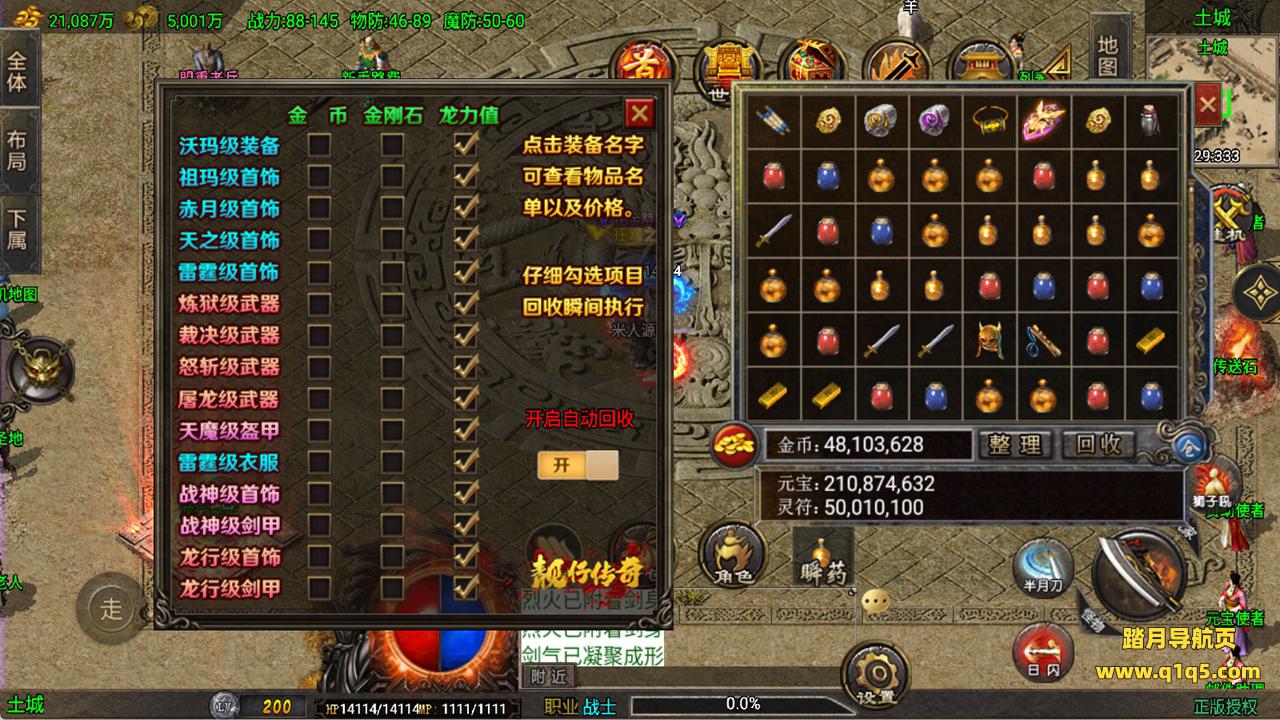
Task: Open recycling with the 回收 button
Action: tap(1099, 444)
